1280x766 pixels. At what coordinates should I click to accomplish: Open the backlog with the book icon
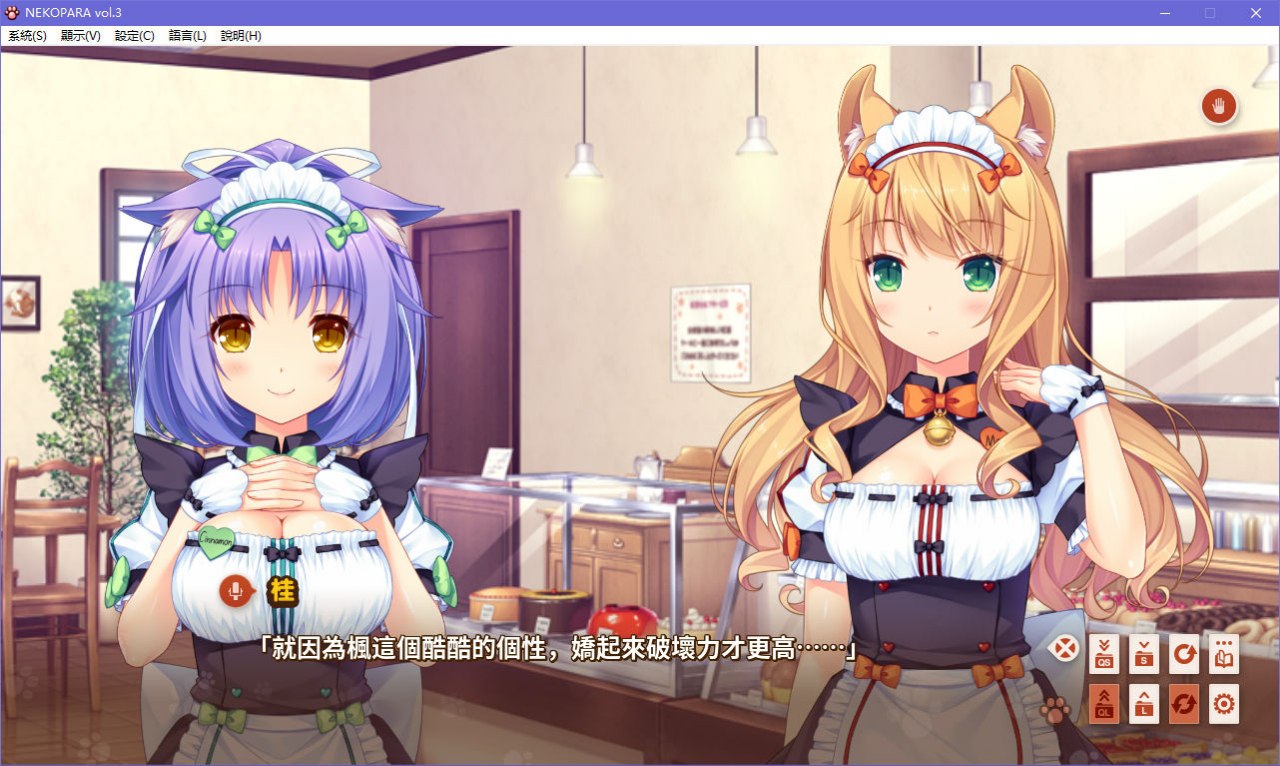(x=1224, y=655)
